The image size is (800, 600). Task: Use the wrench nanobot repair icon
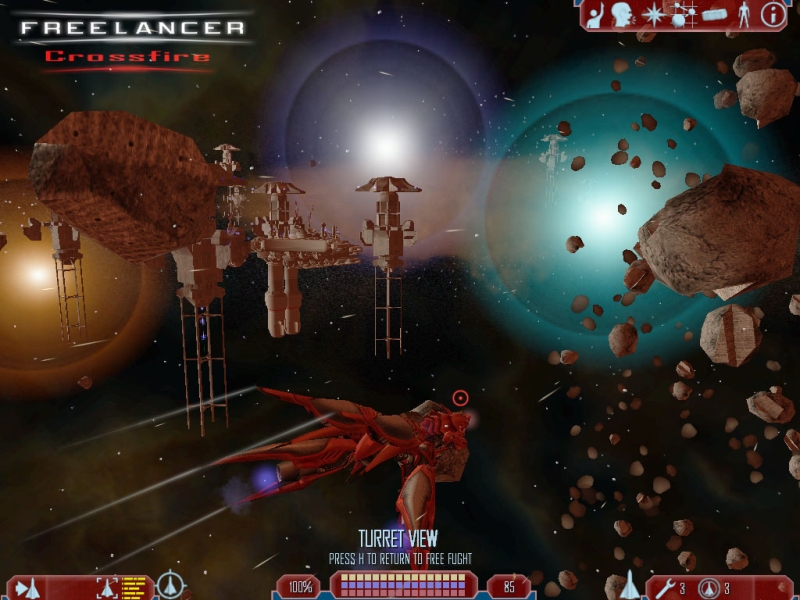tap(665, 587)
